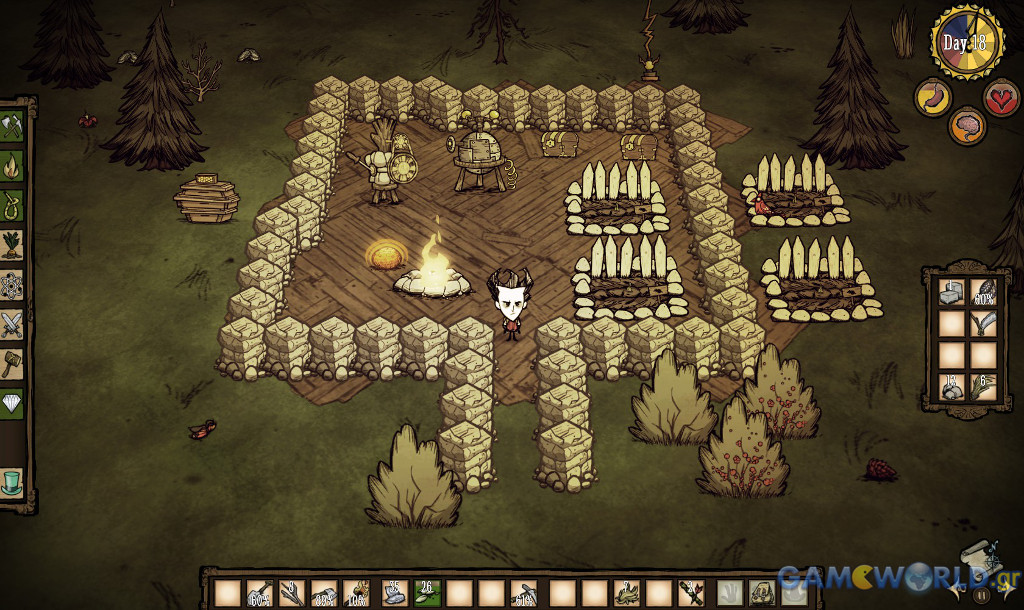Select the Survival tab with rope loop

pyautogui.click(x=13, y=204)
